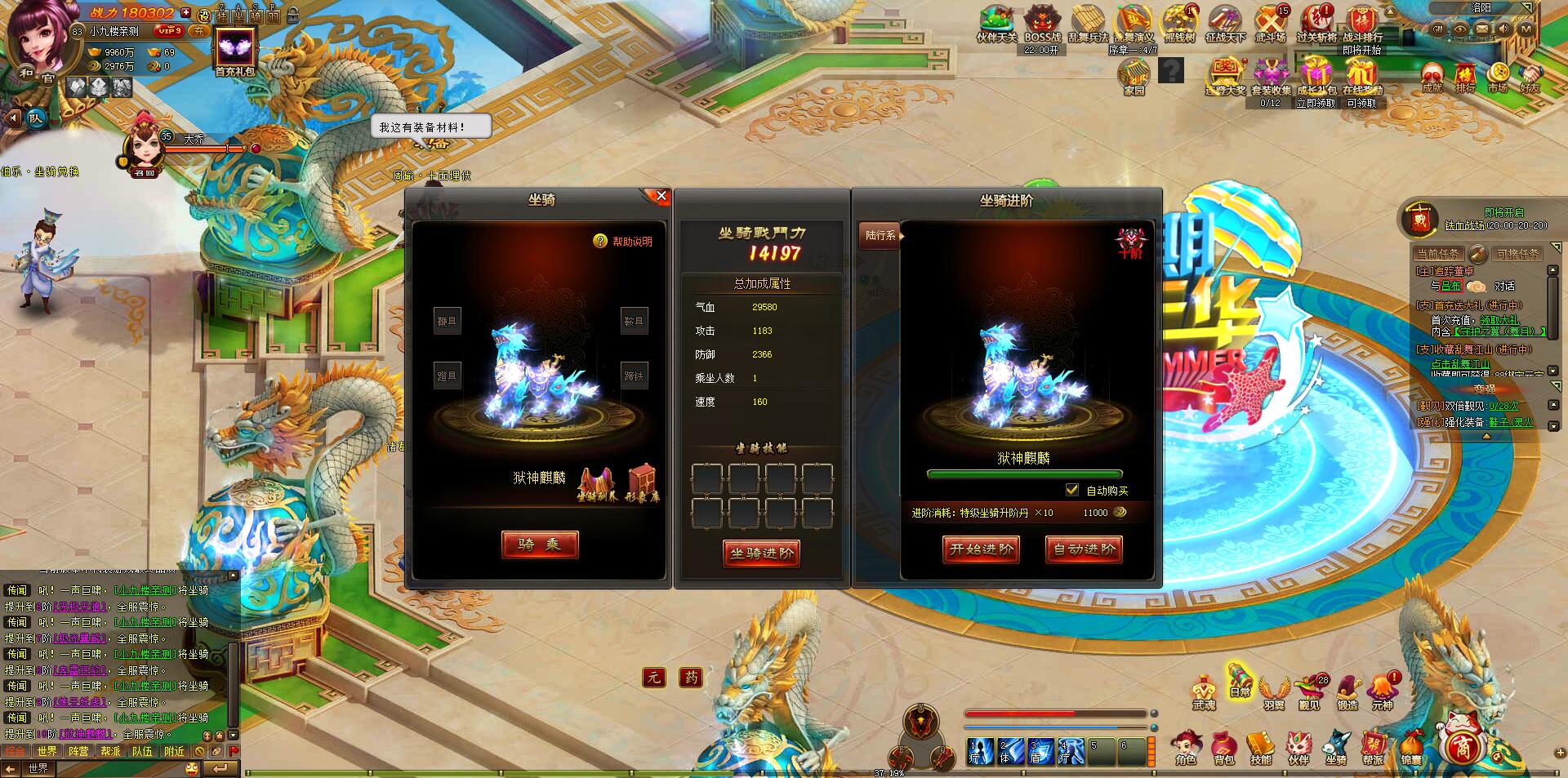The image size is (1568, 778).
Task: Open 帮助说明 help for mounts
Action: [x=624, y=242]
